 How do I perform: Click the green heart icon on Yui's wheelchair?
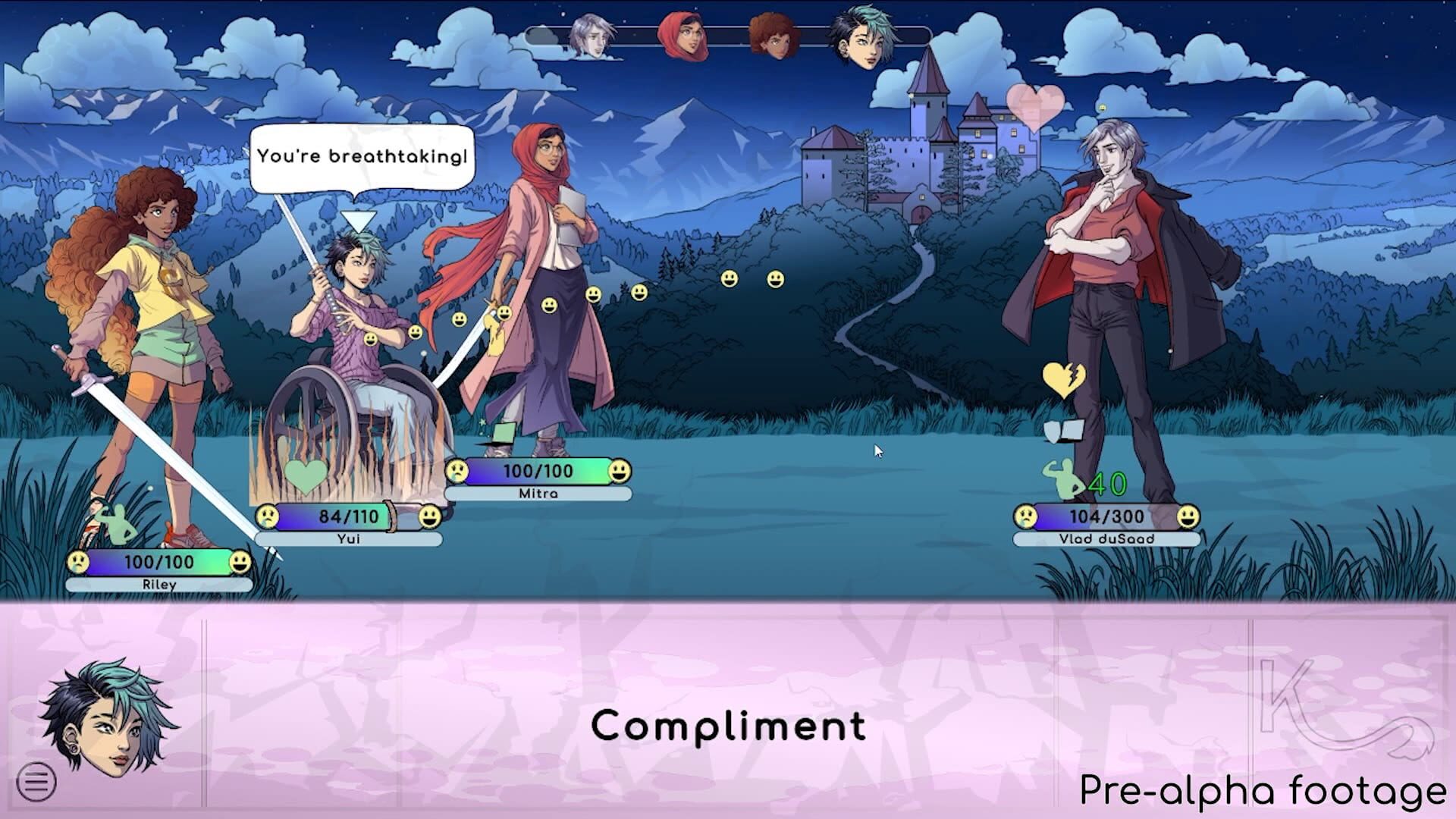[306, 475]
